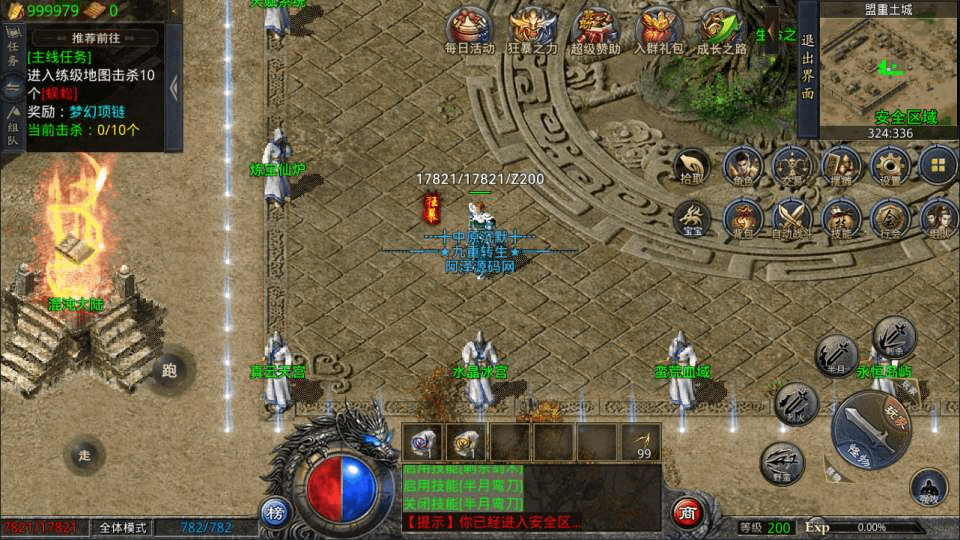Click the 推荐前往 recommended destination button
Screen dimensions: 960x540
94,38
